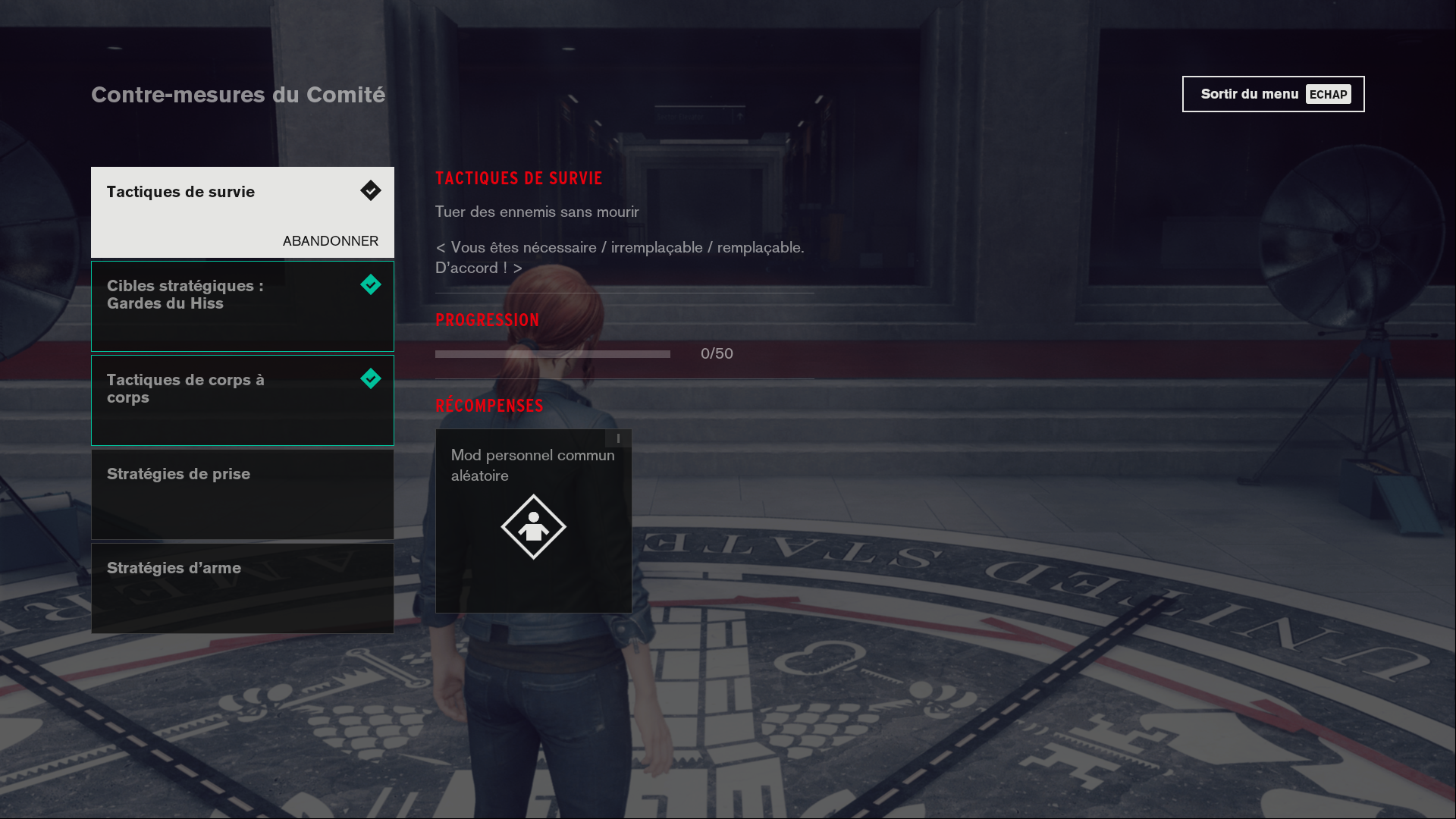Open the Stratégies de prise mission entry
The height and width of the screenshot is (819, 1456).
pos(243,494)
